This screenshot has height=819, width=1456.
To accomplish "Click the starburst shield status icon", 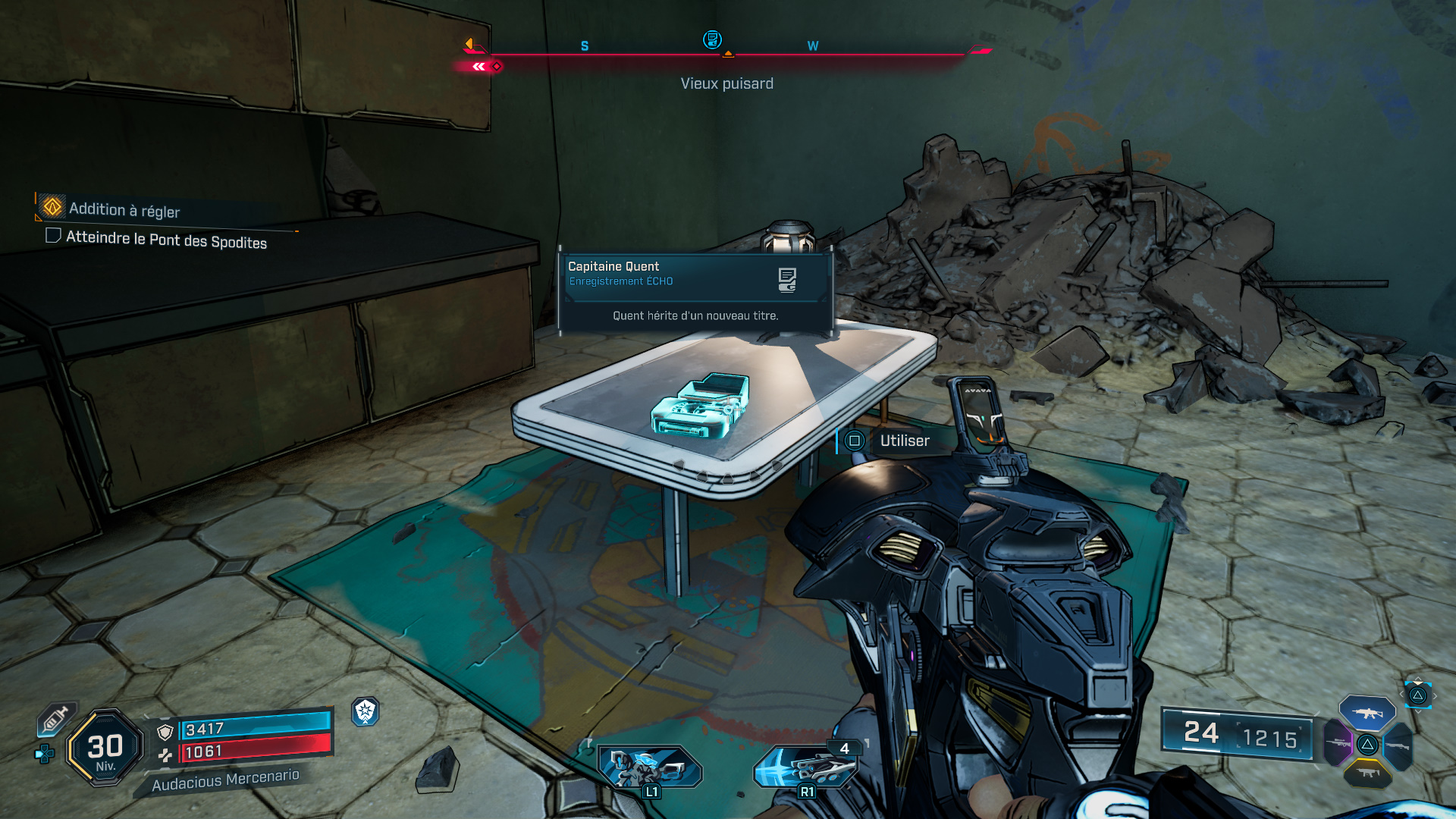I will pyautogui.click(x=366, y=711).
